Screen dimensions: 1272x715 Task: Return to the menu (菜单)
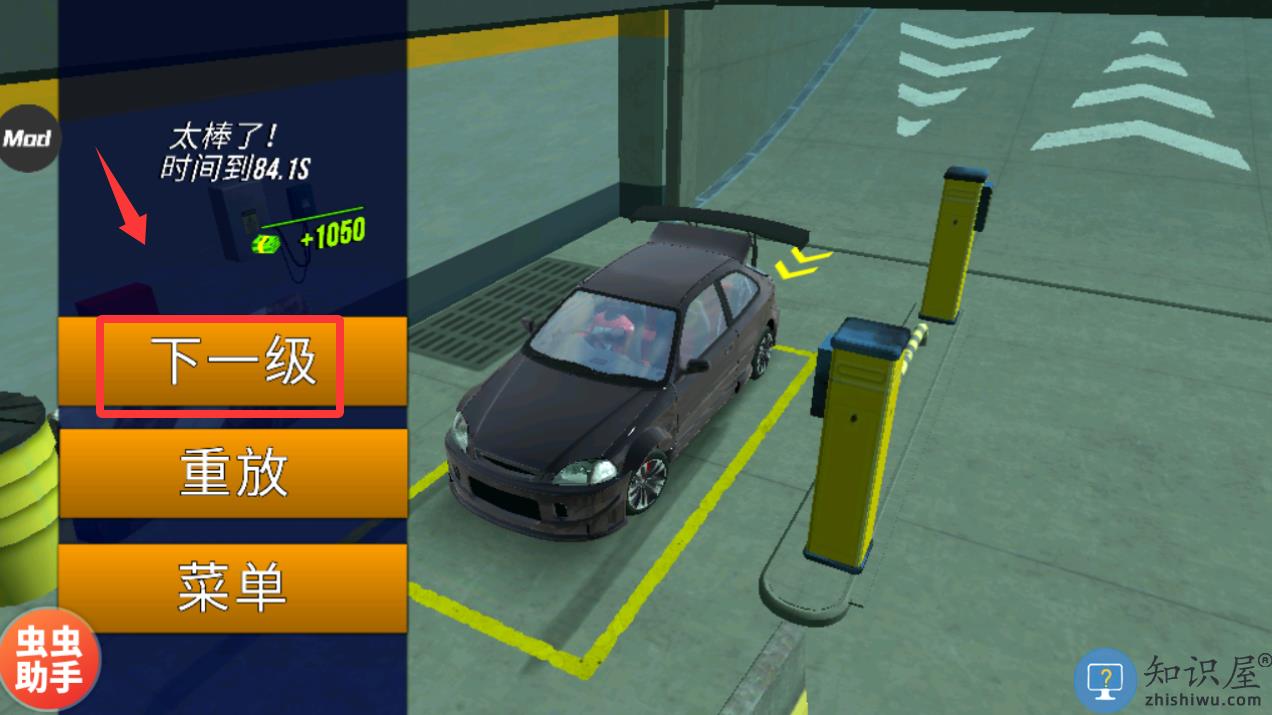click(232, 587)
